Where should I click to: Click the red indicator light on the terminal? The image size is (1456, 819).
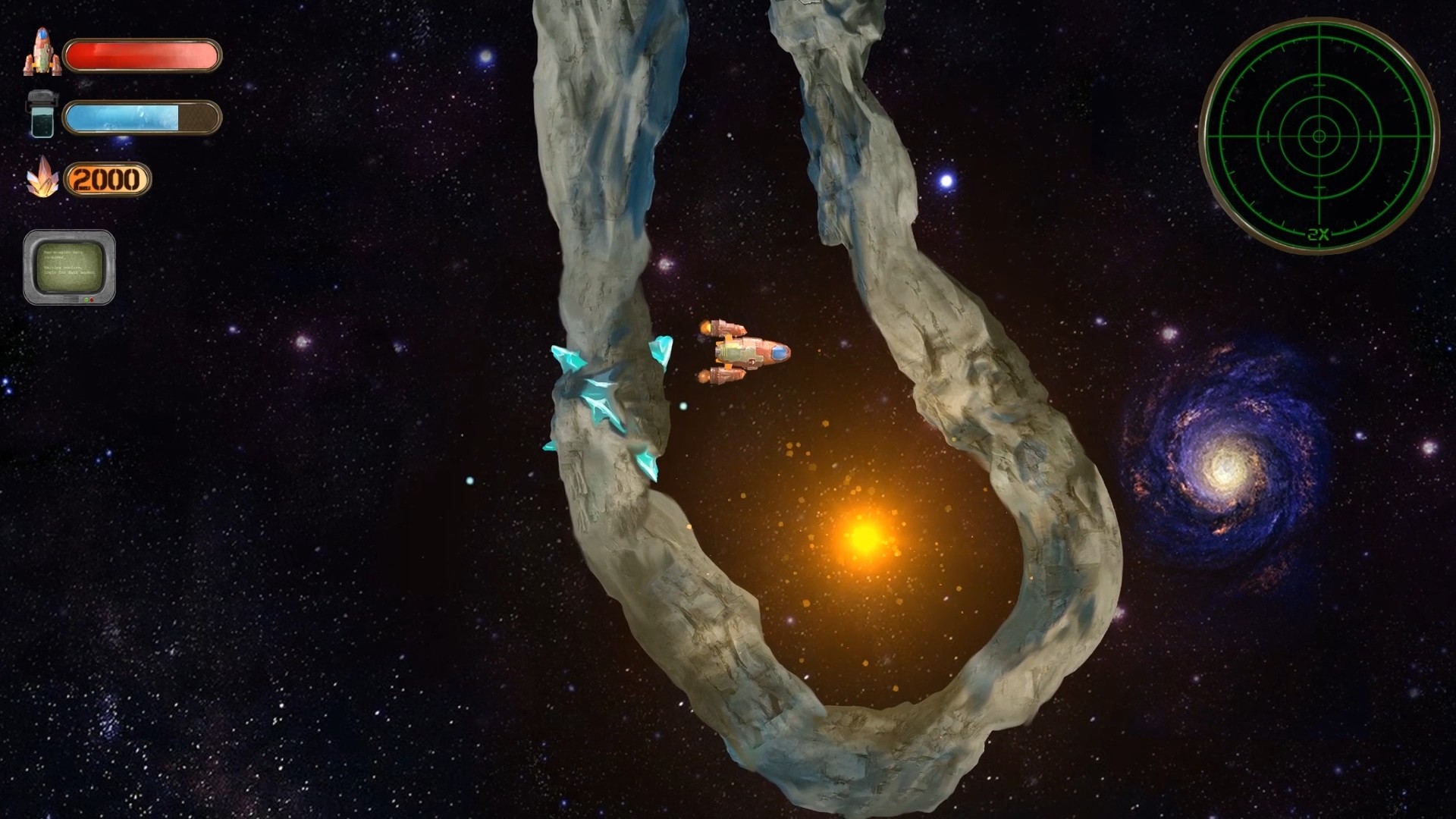(x=92, y=300)
